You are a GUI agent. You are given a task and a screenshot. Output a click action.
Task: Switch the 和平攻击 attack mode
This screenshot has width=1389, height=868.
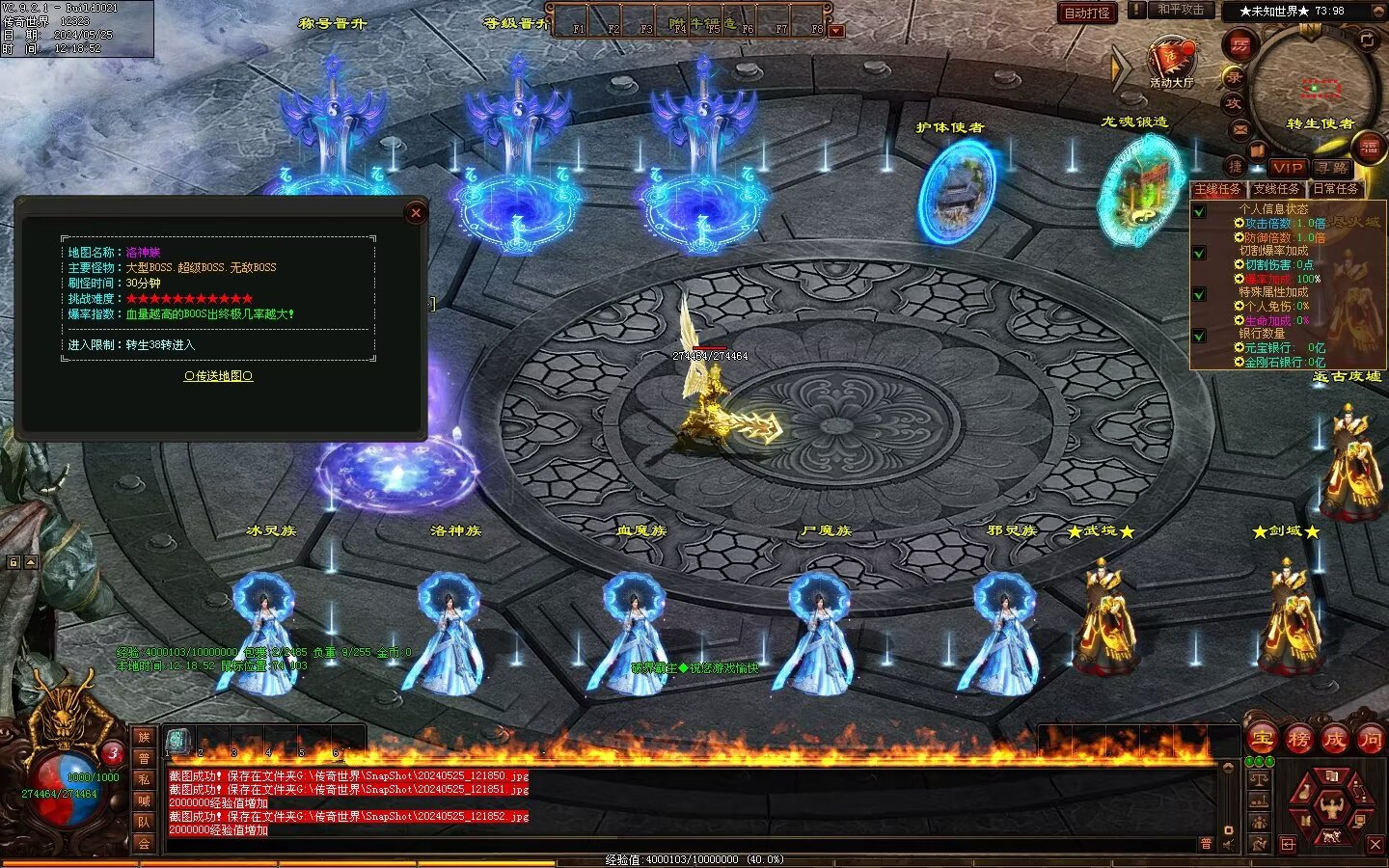(1180, 10)
